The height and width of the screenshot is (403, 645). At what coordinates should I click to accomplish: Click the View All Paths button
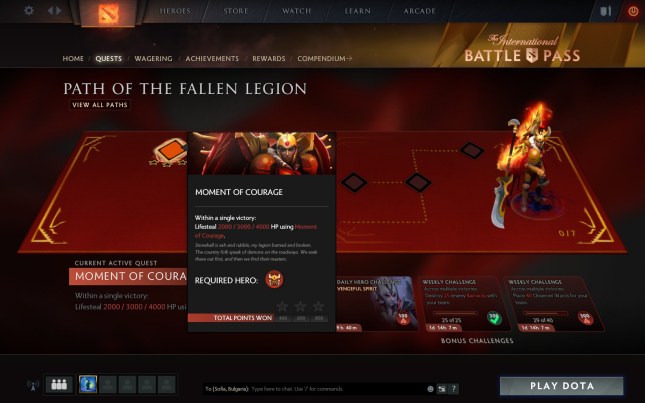coord(100,105)
